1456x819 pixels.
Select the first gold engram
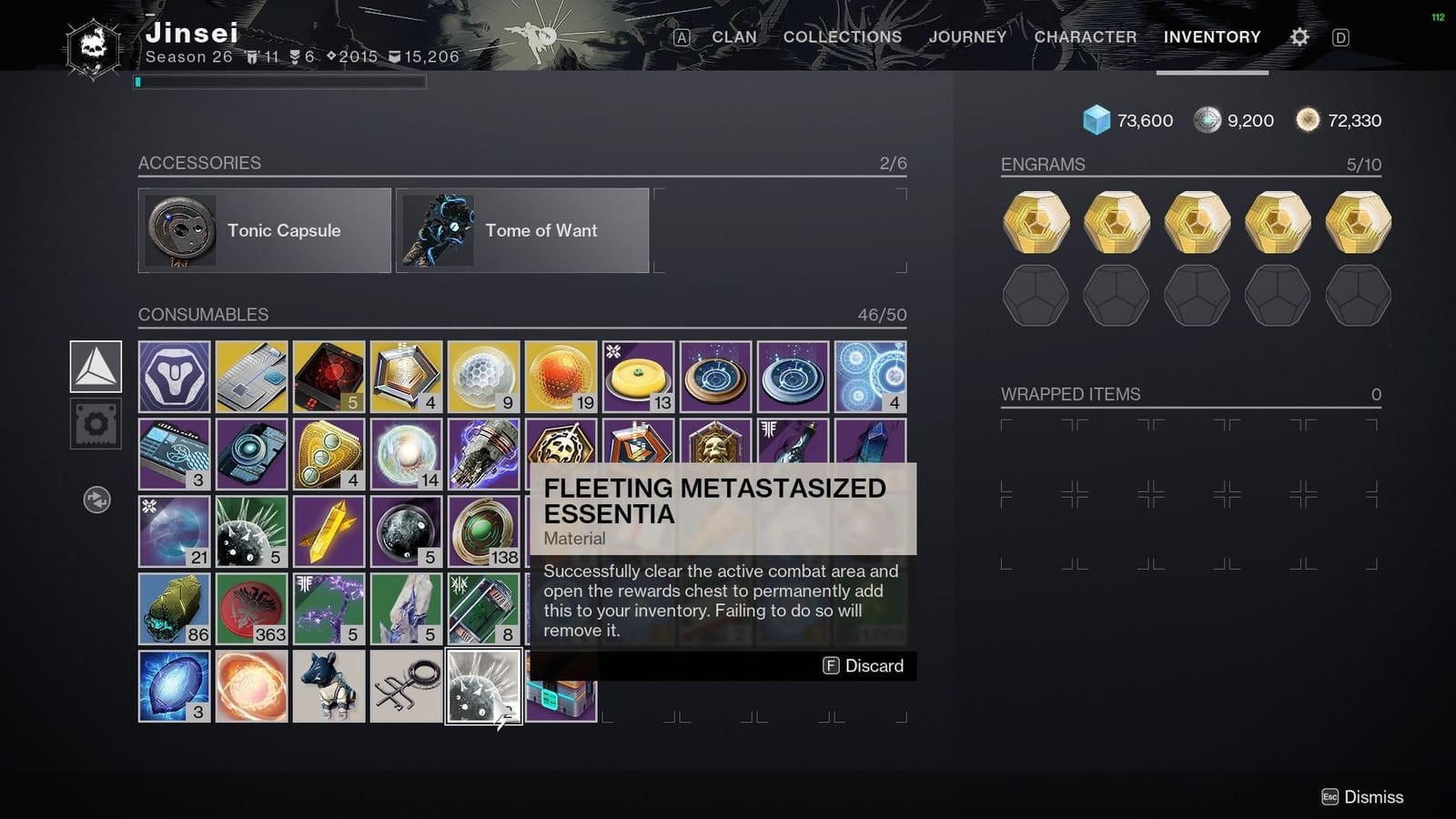click(x=1036, y=220)
